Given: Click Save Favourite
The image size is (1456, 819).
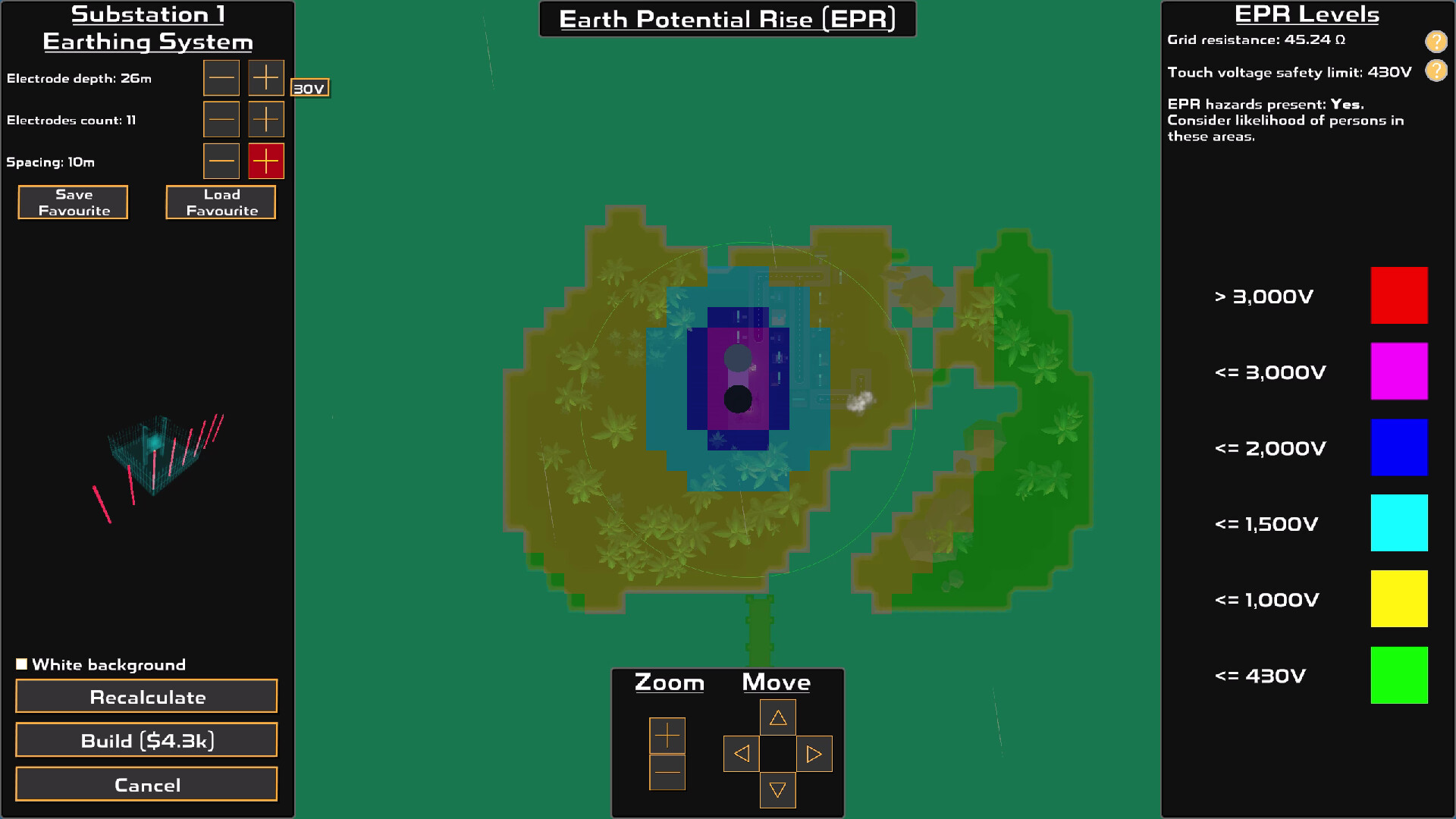Looking at the screenshot, I should tap(72, 202).
